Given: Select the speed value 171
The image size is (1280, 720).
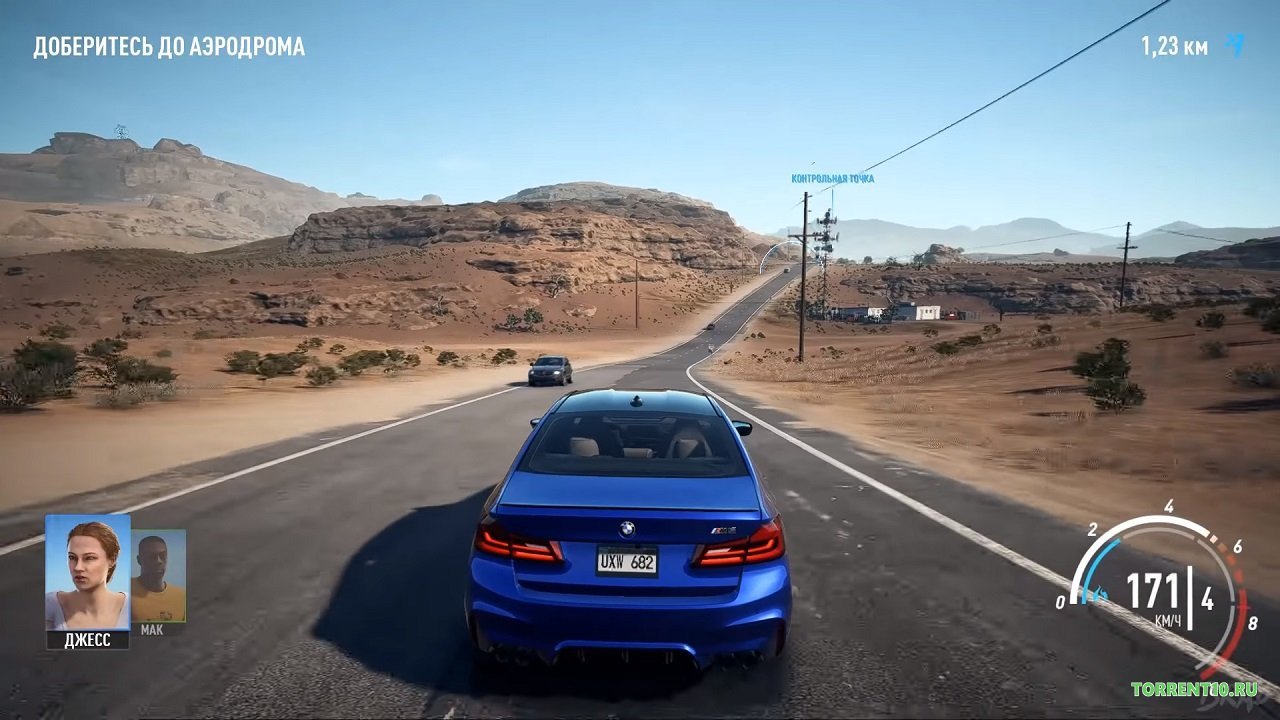Looking at the screenshot, I should tap(1152, 585).
